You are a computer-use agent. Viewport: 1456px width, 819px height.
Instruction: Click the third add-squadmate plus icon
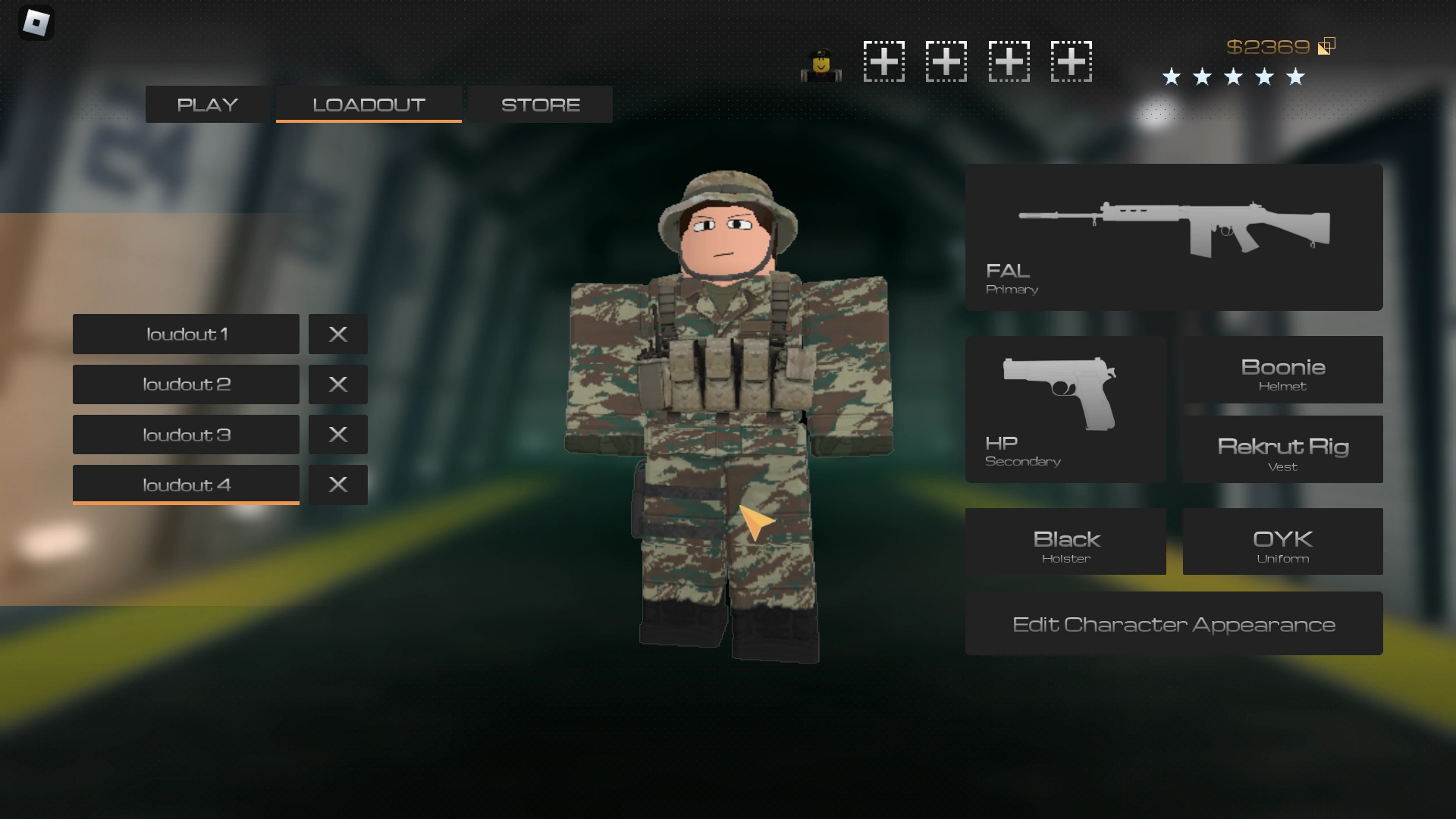pos(1009,61)
